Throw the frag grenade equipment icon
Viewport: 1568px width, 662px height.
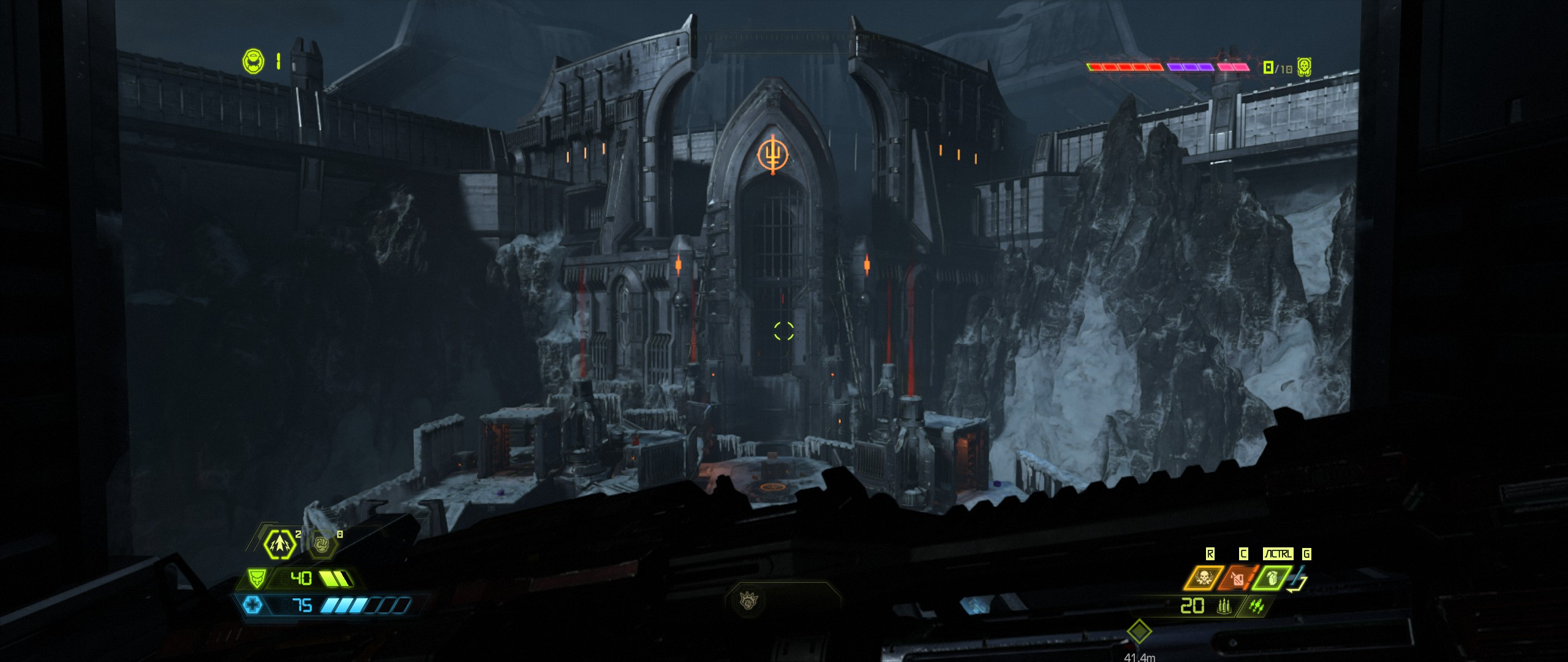(1271, 579)
